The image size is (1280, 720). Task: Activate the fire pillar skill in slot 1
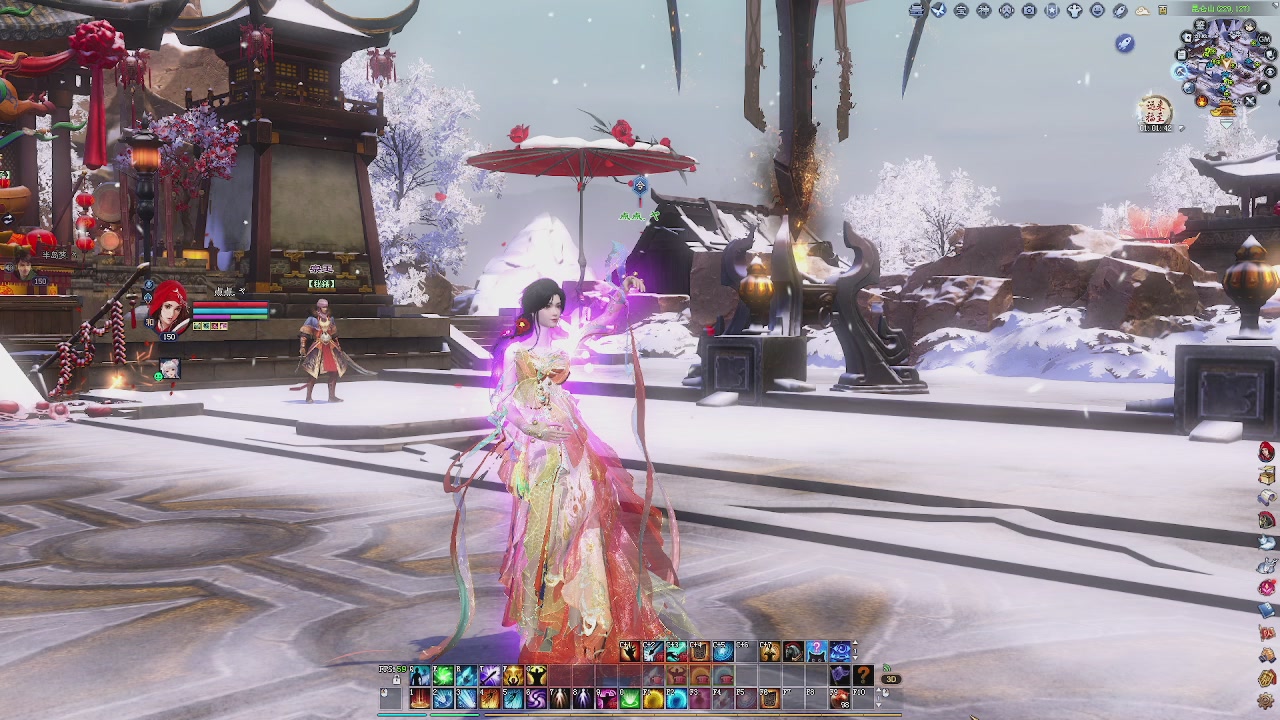(420, 699)
